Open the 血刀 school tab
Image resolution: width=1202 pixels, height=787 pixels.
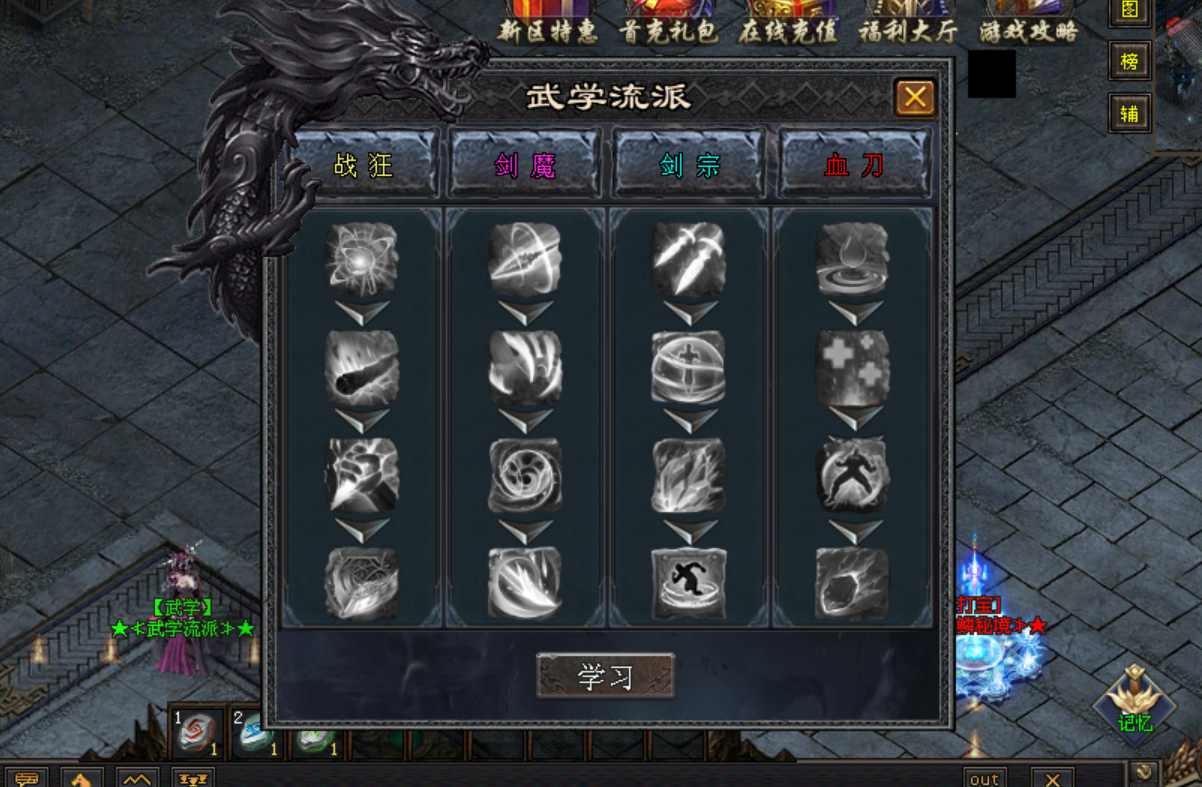pos(854,165)
